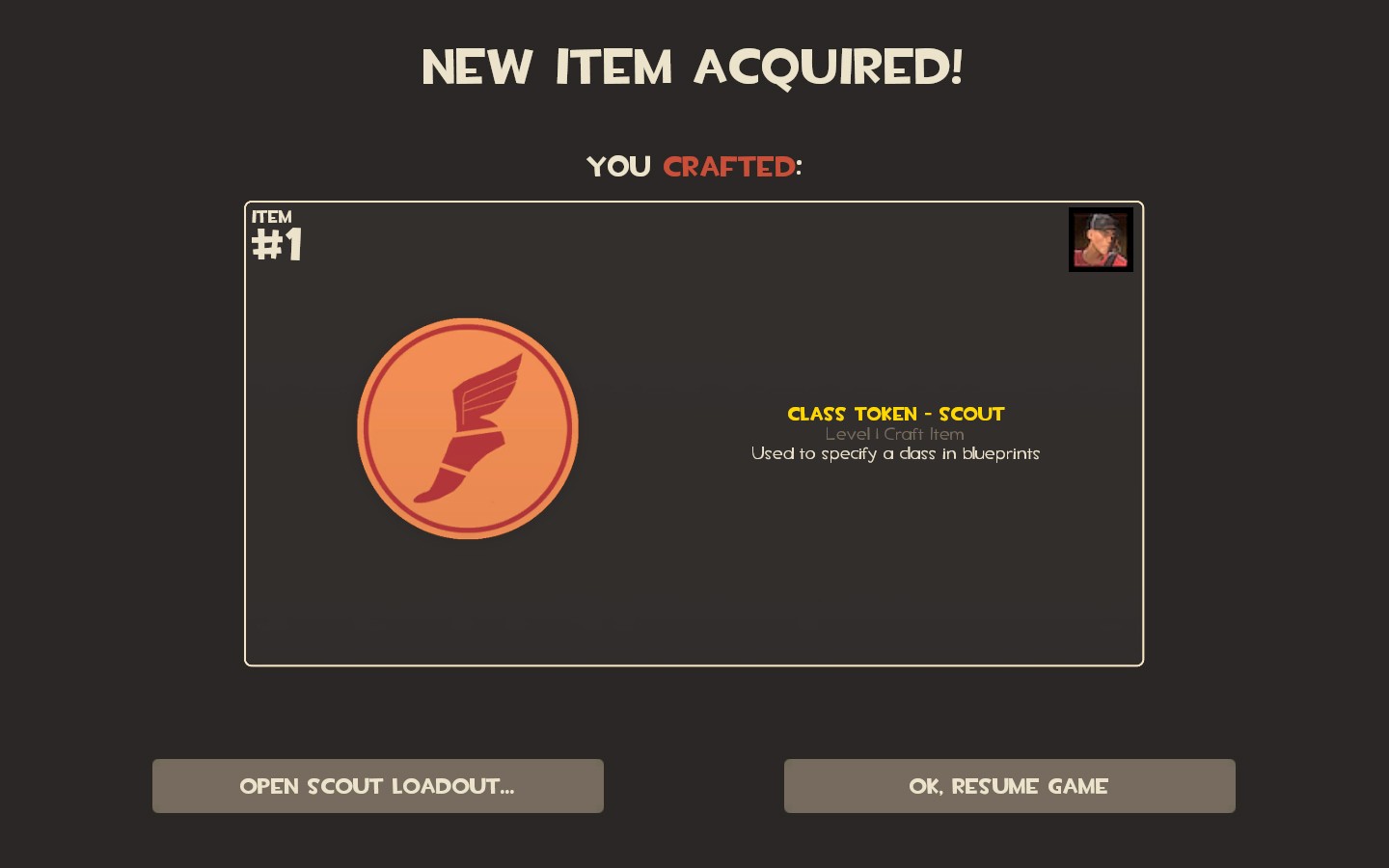The height and width of the screenshot is (868, 1389).
Task: Open Scout Loadout
Action: point(377,786)
